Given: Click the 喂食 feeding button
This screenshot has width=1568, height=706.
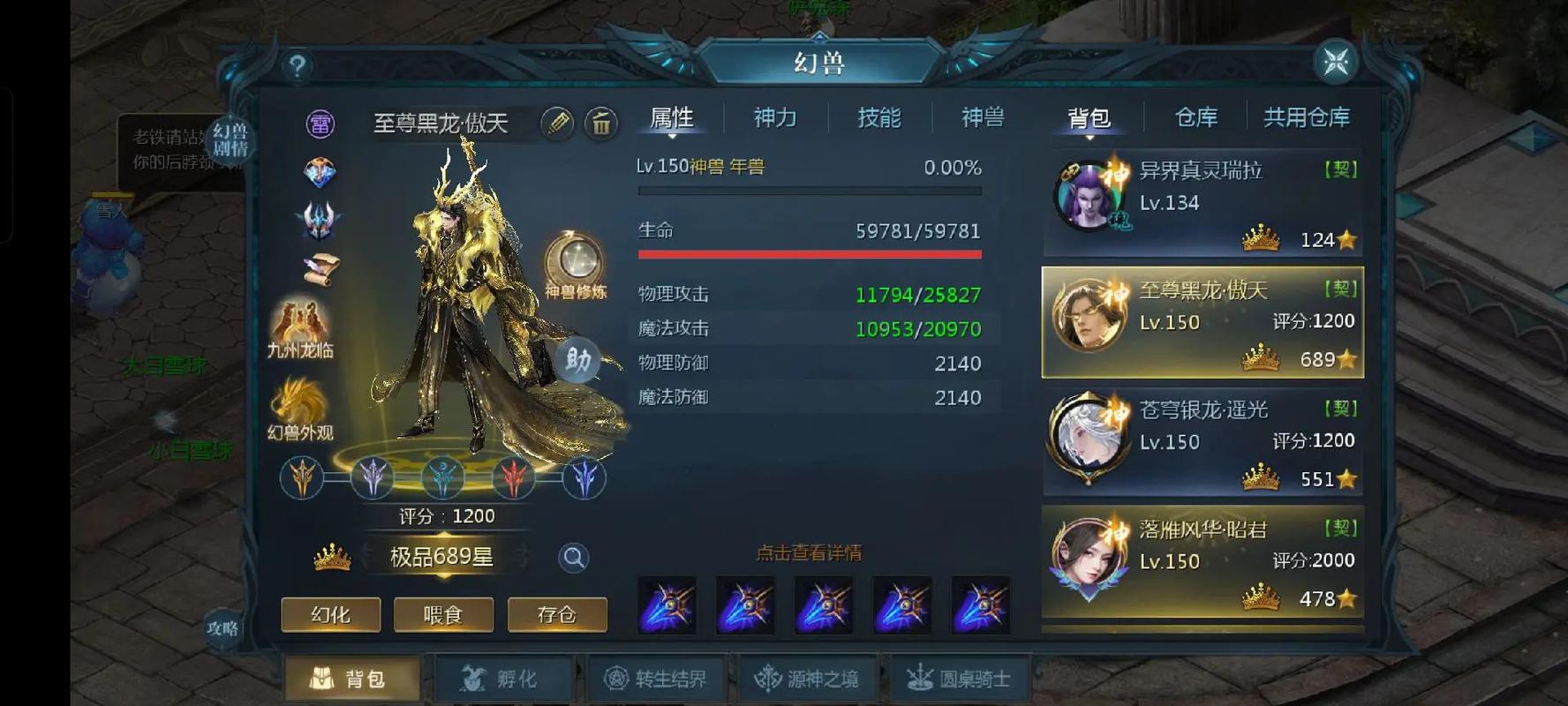Looking at the screenshot, I should pos(443,615).
